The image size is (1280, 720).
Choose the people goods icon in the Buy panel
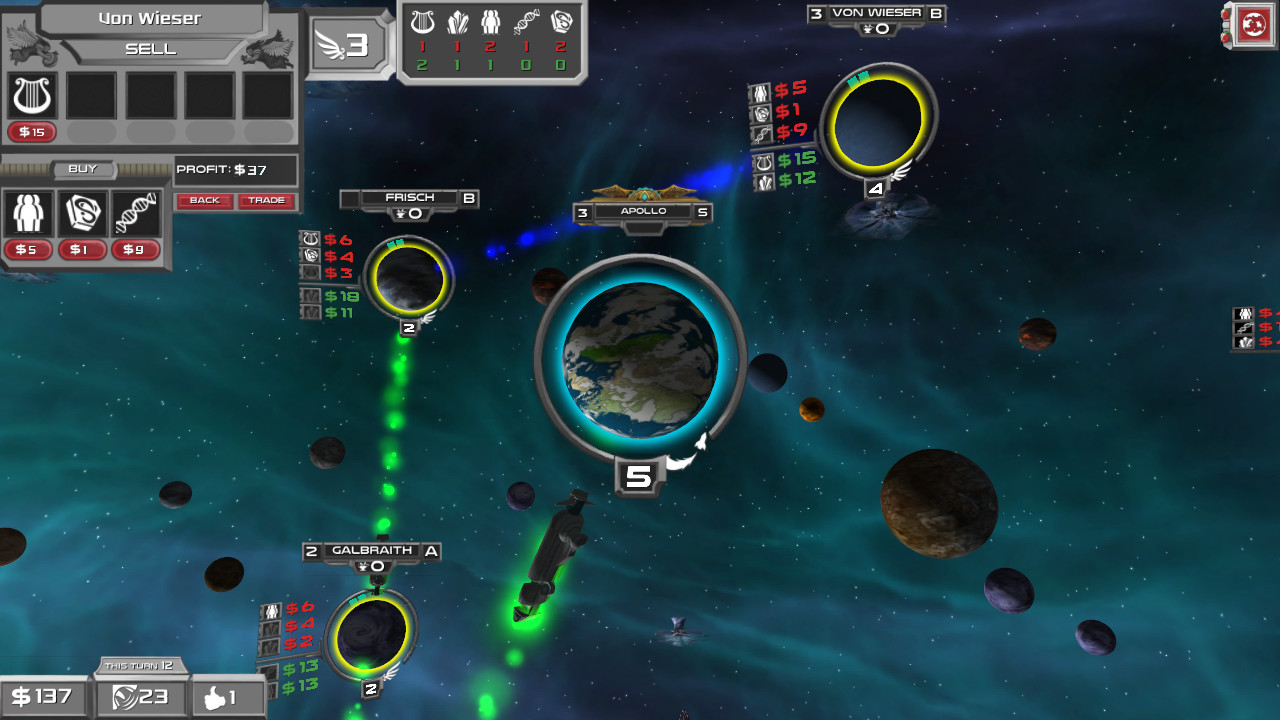pyautogui.click(x=27, y=213)
